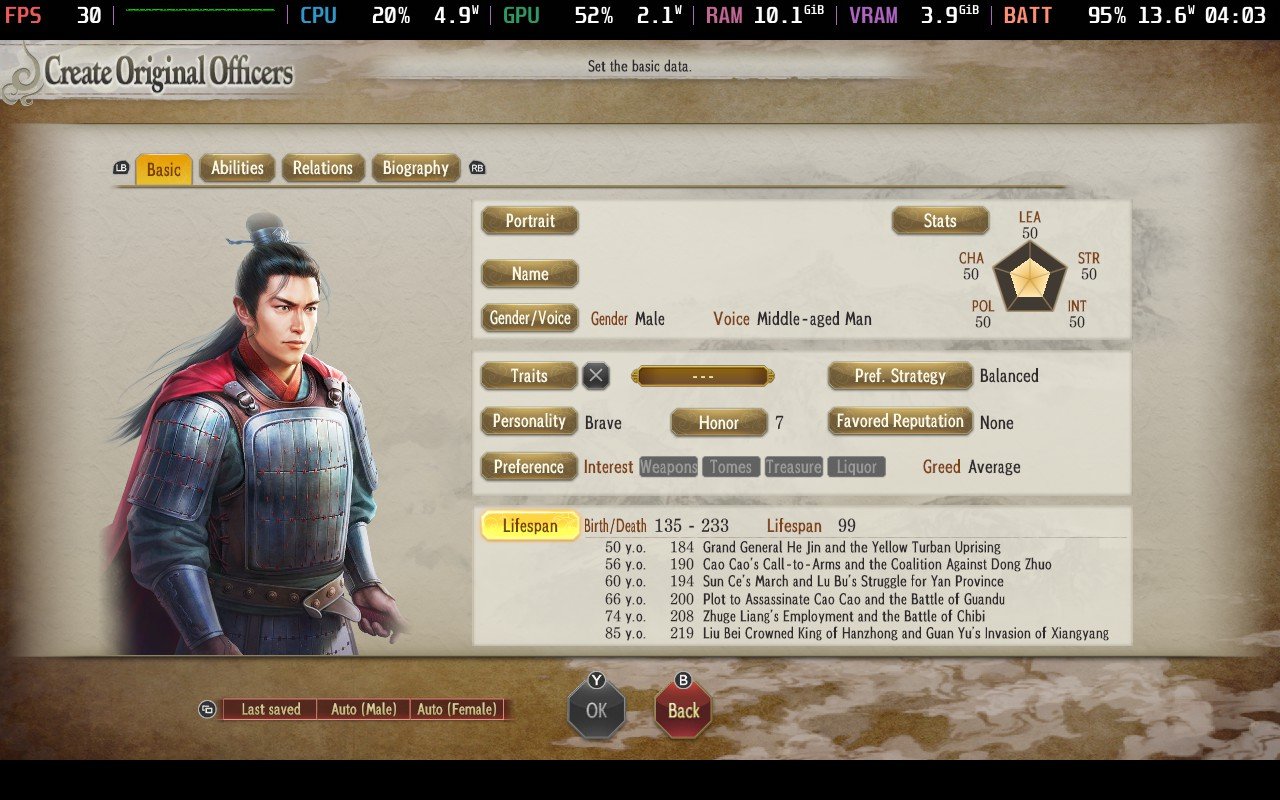Open the Name editor
The image size is (1280, 800).
(529, 273)
